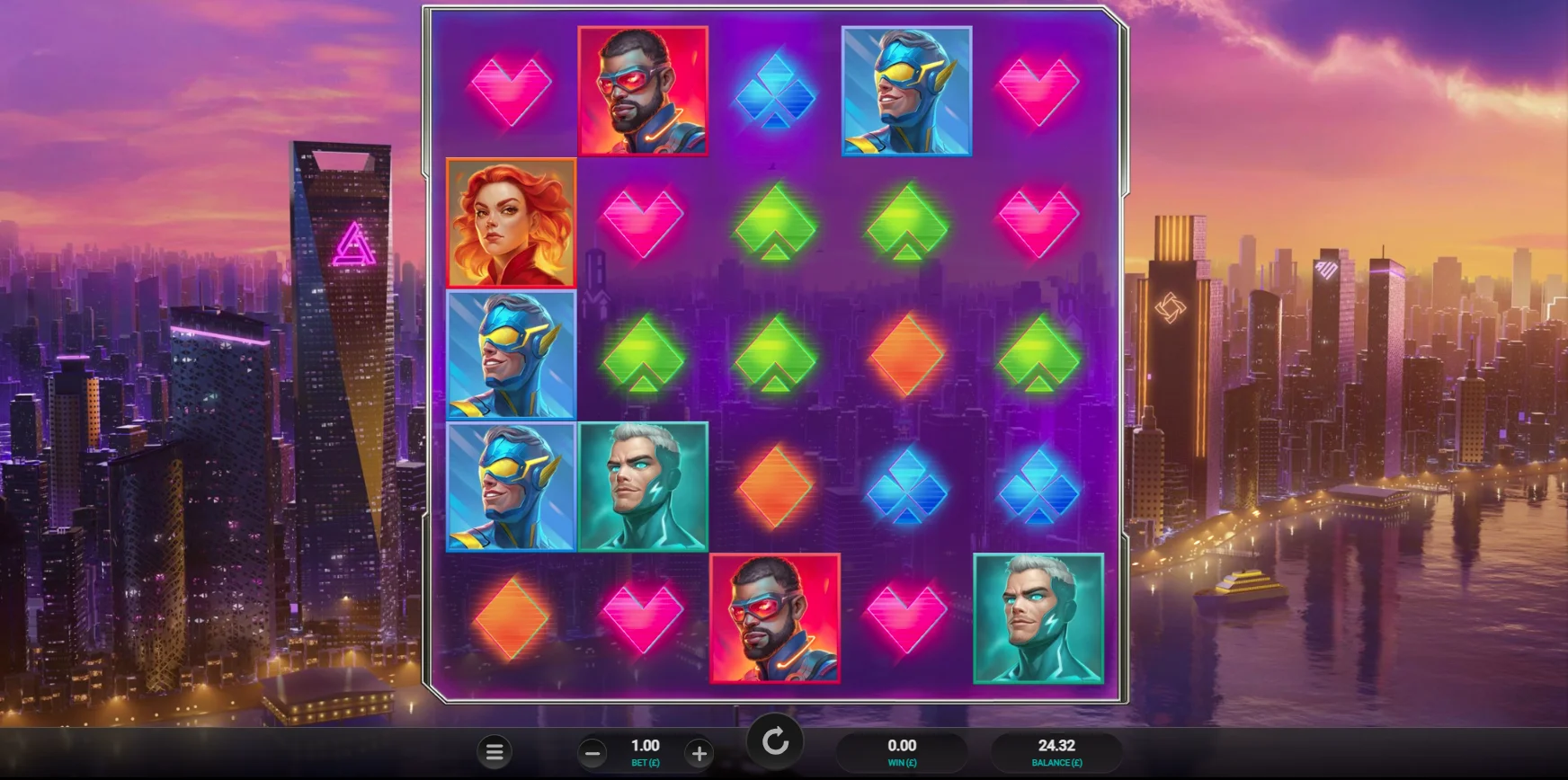This screenshot has width=1568, height=780.
Task: Select the red-goggled hero symbol in the top row
Action: tap(642, 90)
